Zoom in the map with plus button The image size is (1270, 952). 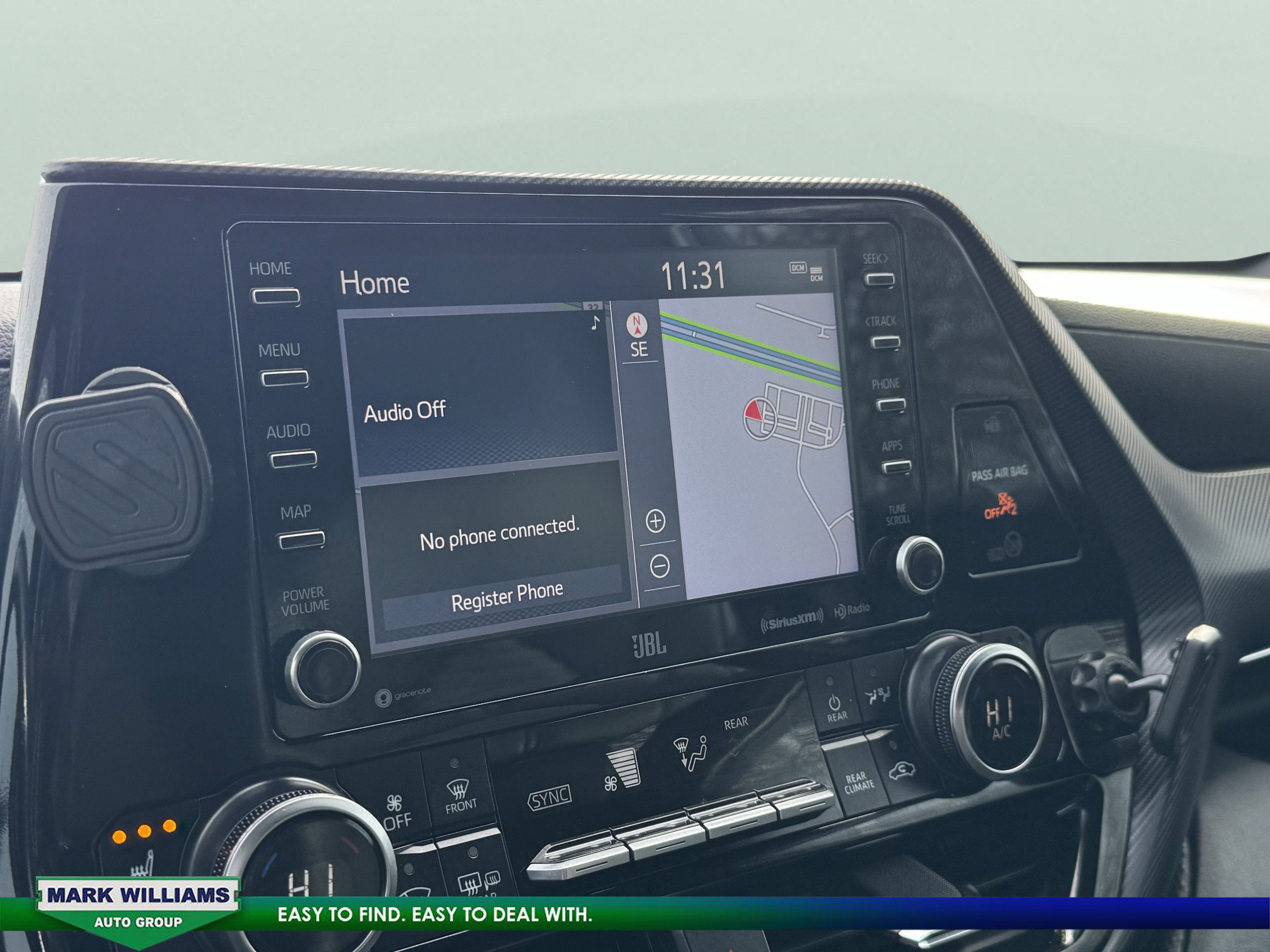click(656, 521)
